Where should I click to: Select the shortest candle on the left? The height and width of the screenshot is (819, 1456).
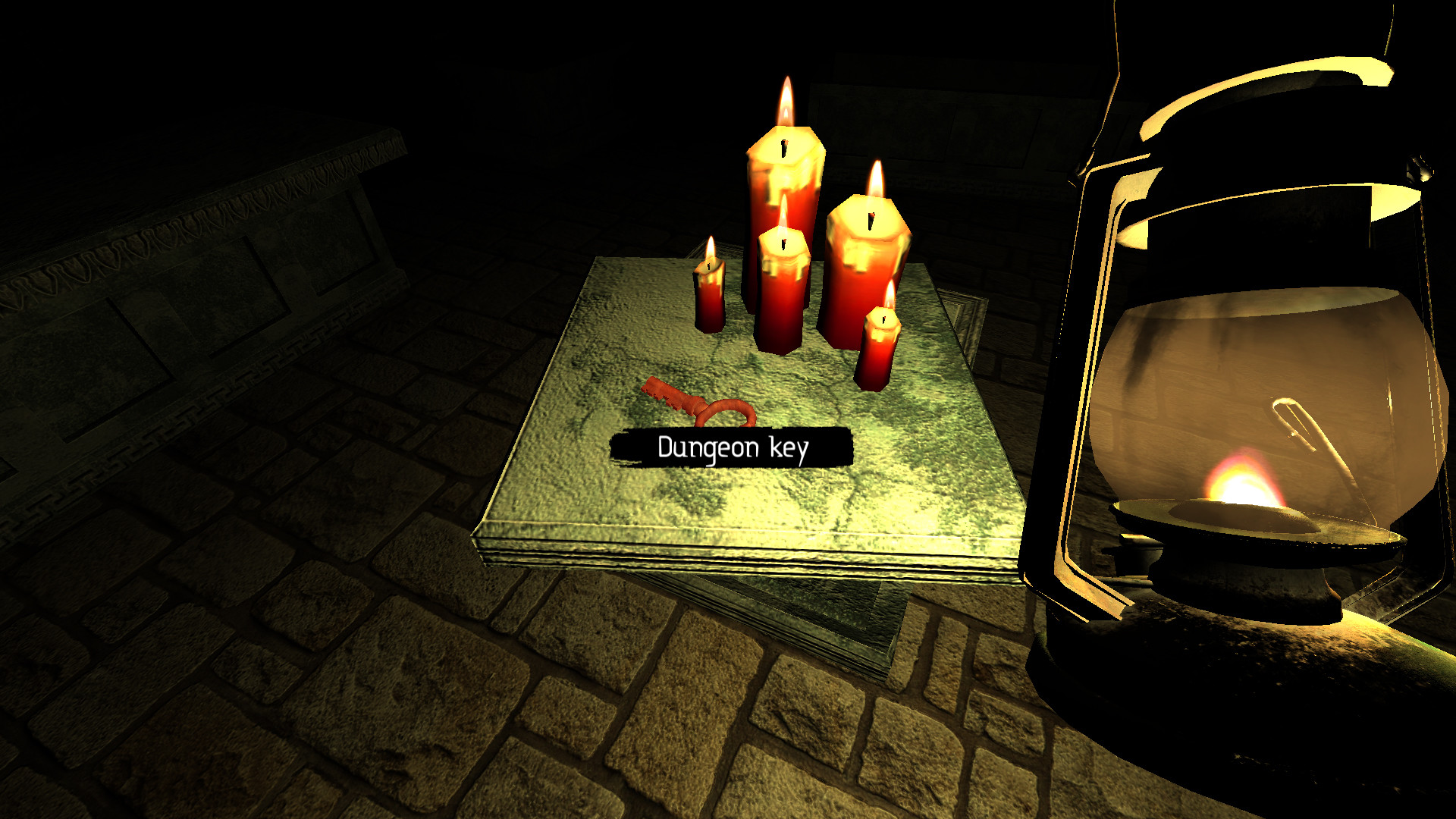pyautogui.click(x=709, y=303)
